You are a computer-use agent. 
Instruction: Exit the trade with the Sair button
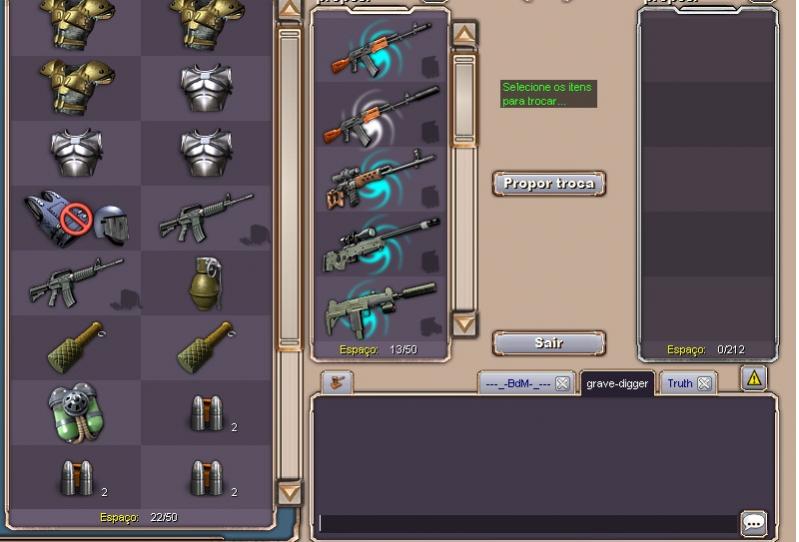pos(549,343)
